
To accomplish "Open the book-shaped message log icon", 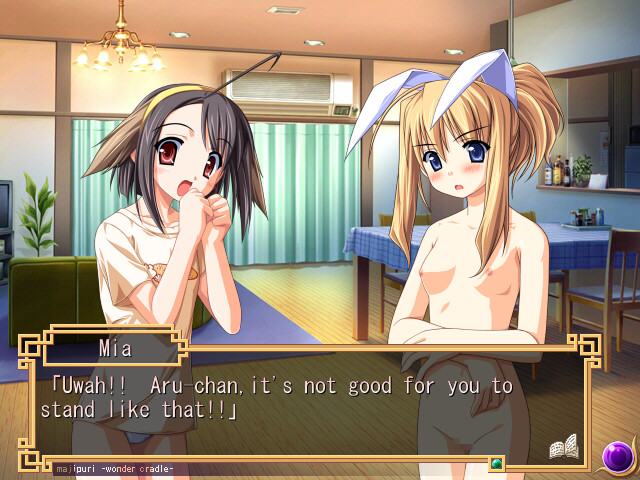I will point(564,449).
